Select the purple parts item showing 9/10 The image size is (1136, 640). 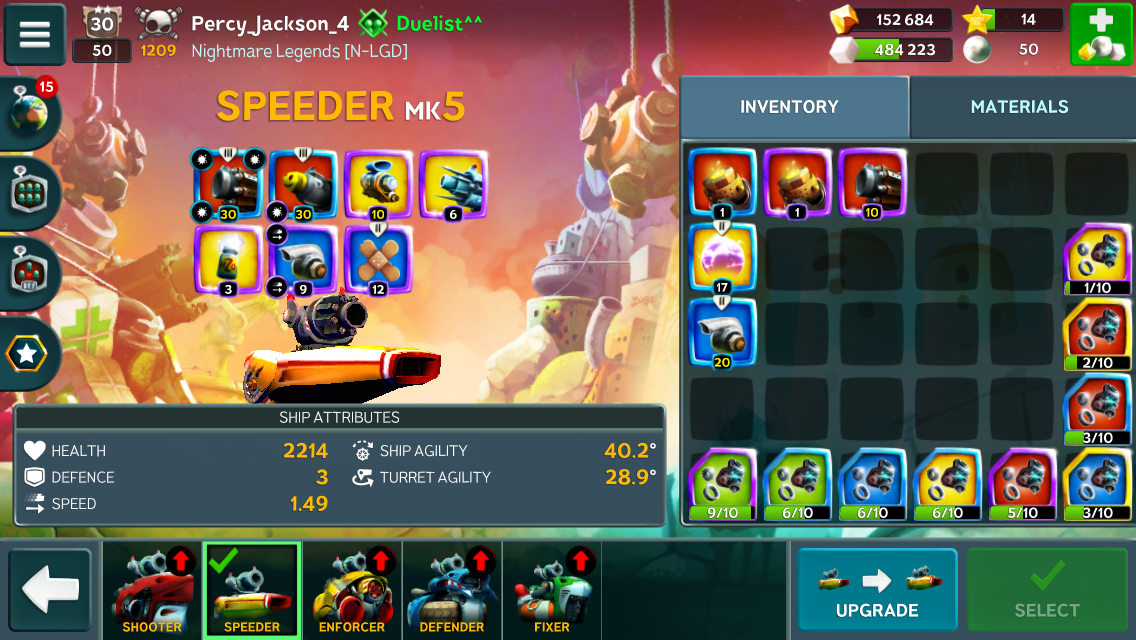[x=722, y=482]
